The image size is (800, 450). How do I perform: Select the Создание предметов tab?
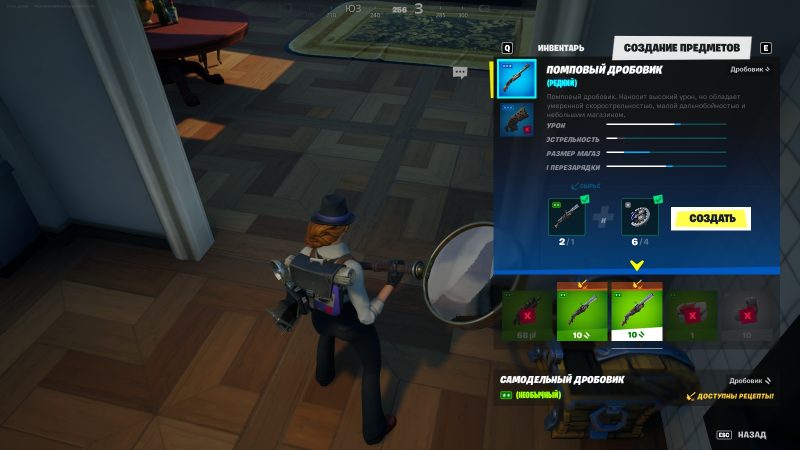tap(681, 48)
